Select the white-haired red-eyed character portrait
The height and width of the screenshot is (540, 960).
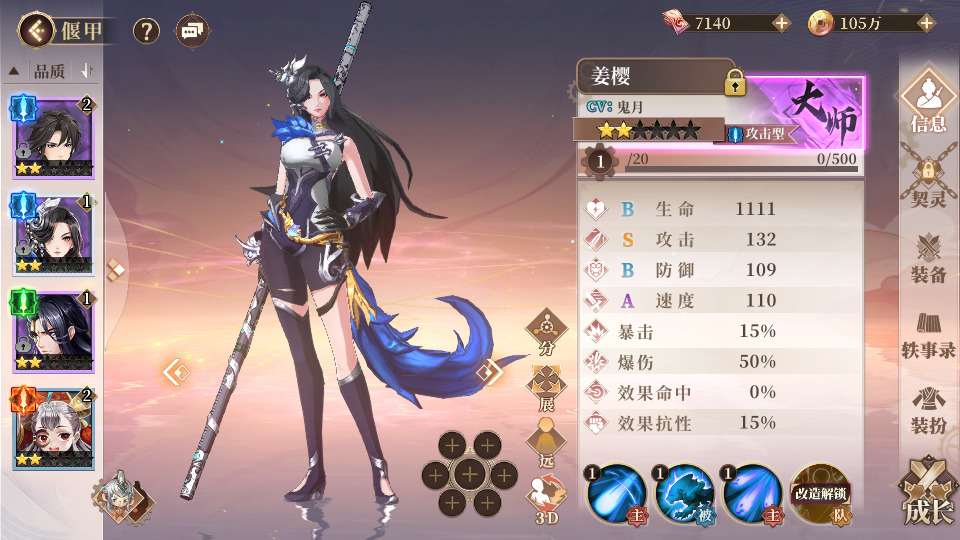tap(53, 429)
